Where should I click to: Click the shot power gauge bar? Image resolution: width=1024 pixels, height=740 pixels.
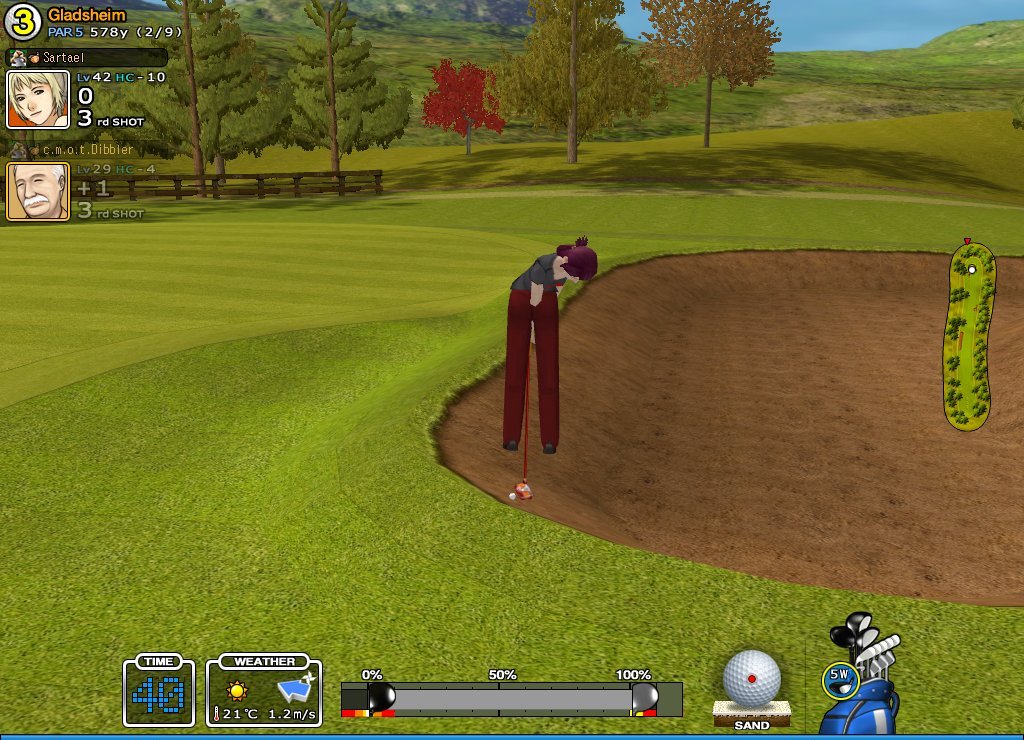click(x=510, y=698)
